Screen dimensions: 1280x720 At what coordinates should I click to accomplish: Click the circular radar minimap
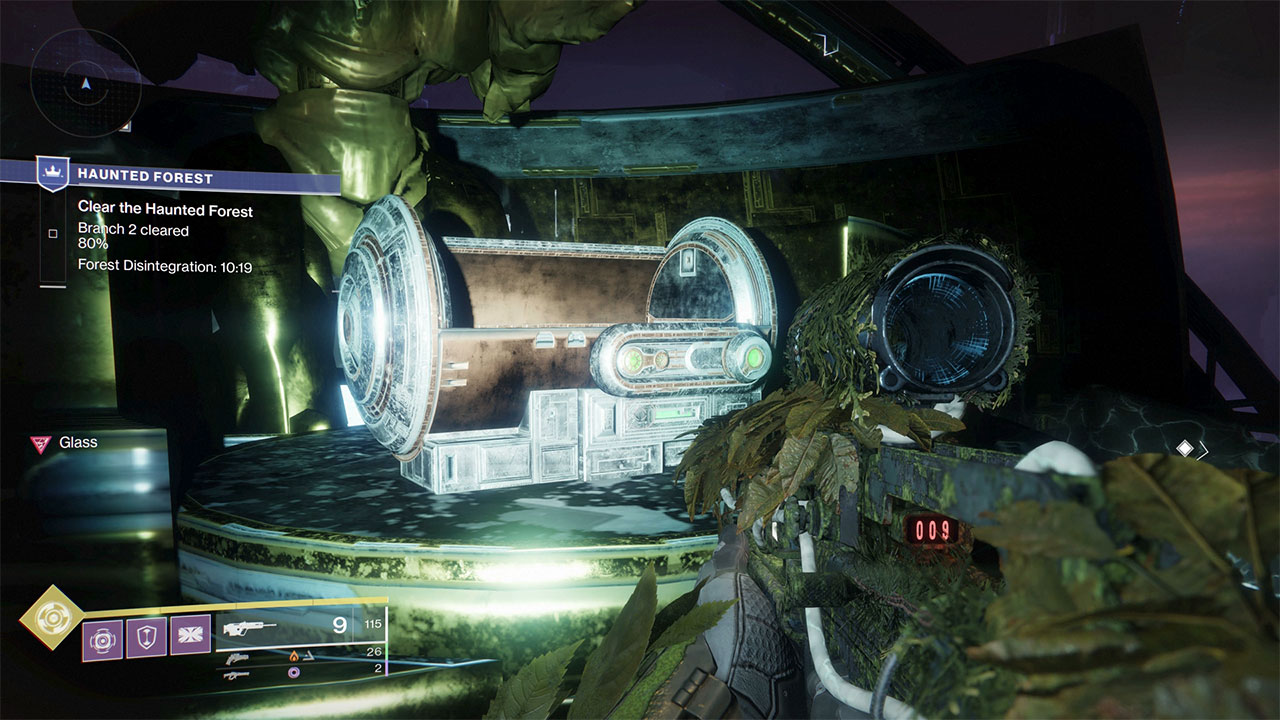[85, 82]
